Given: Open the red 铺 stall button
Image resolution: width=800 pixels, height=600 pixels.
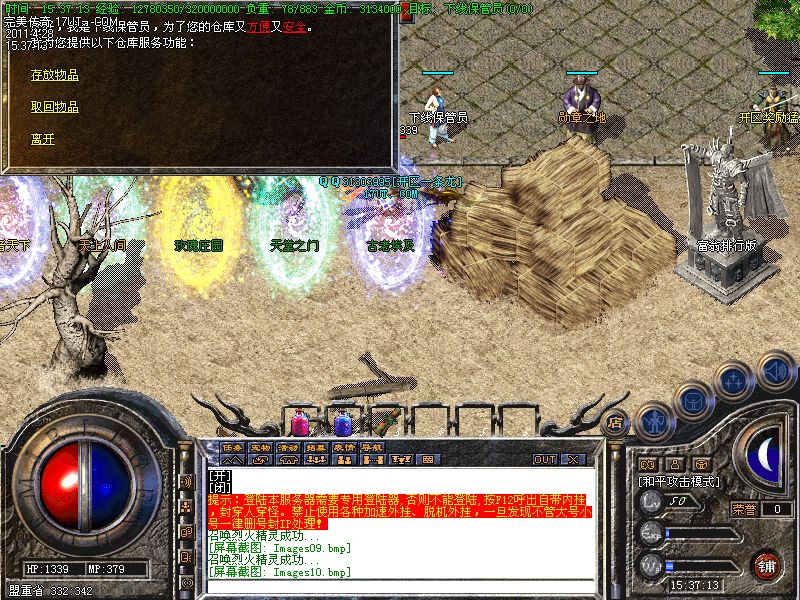Looking at the screenshot, I should click(x=766, y=563).
